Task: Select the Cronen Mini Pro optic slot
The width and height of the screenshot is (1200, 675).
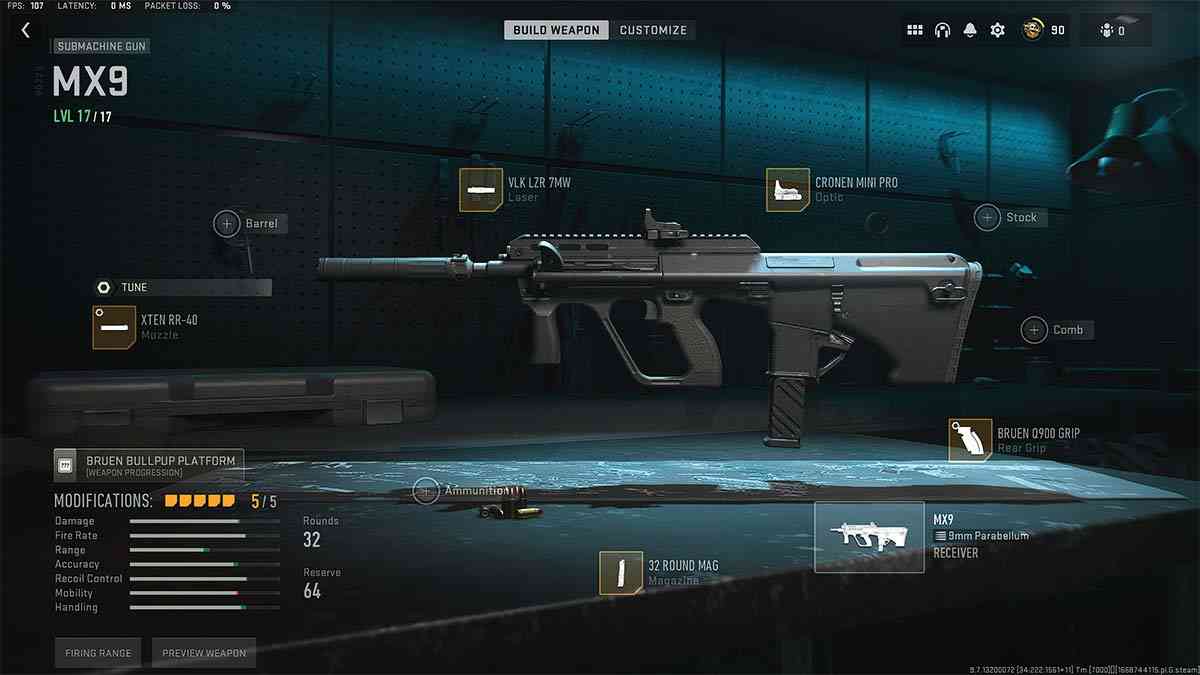Action: pos(787,189)
